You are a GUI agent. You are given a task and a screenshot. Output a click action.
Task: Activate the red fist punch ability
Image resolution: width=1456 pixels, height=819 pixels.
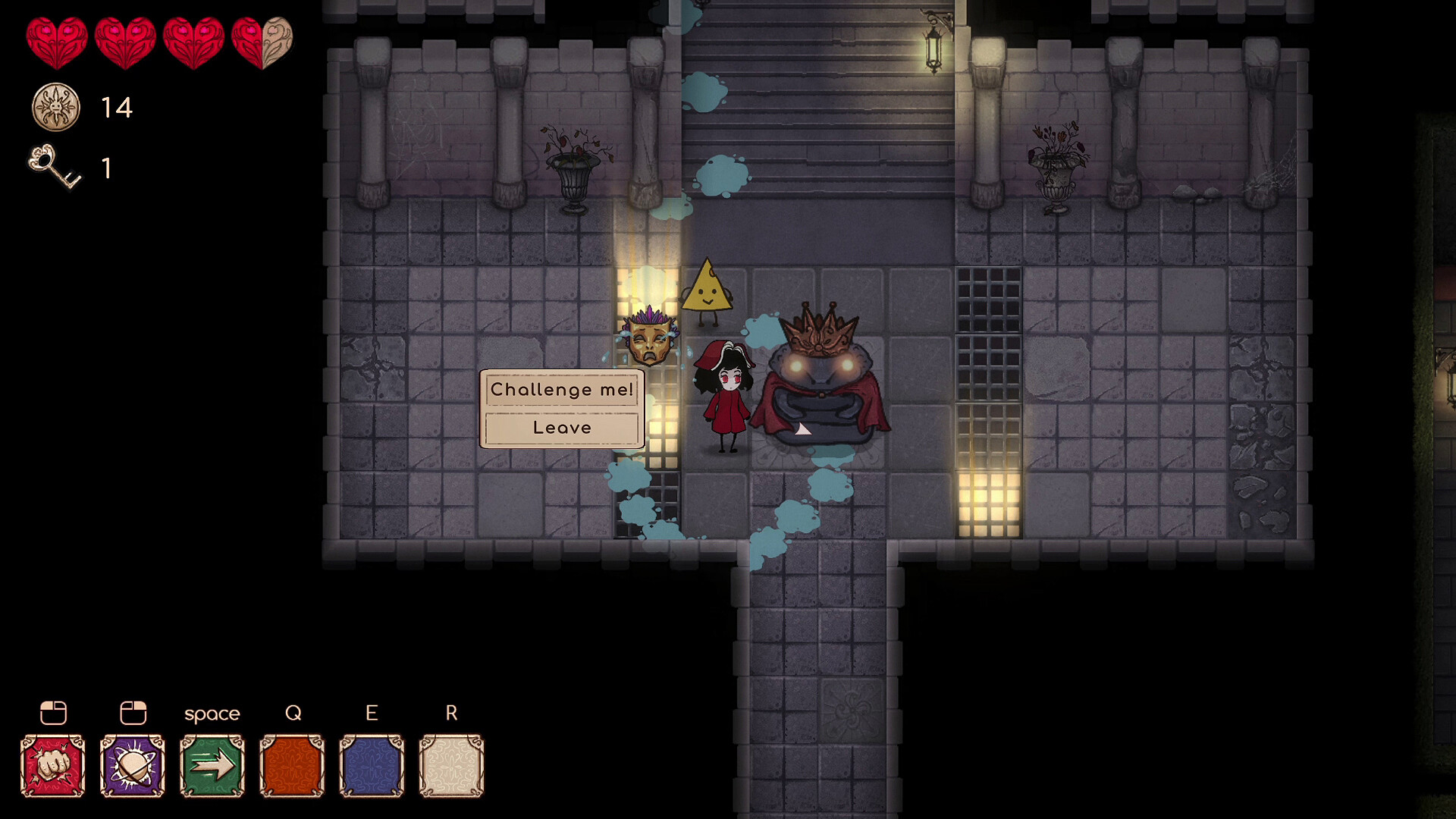[53, 765]
